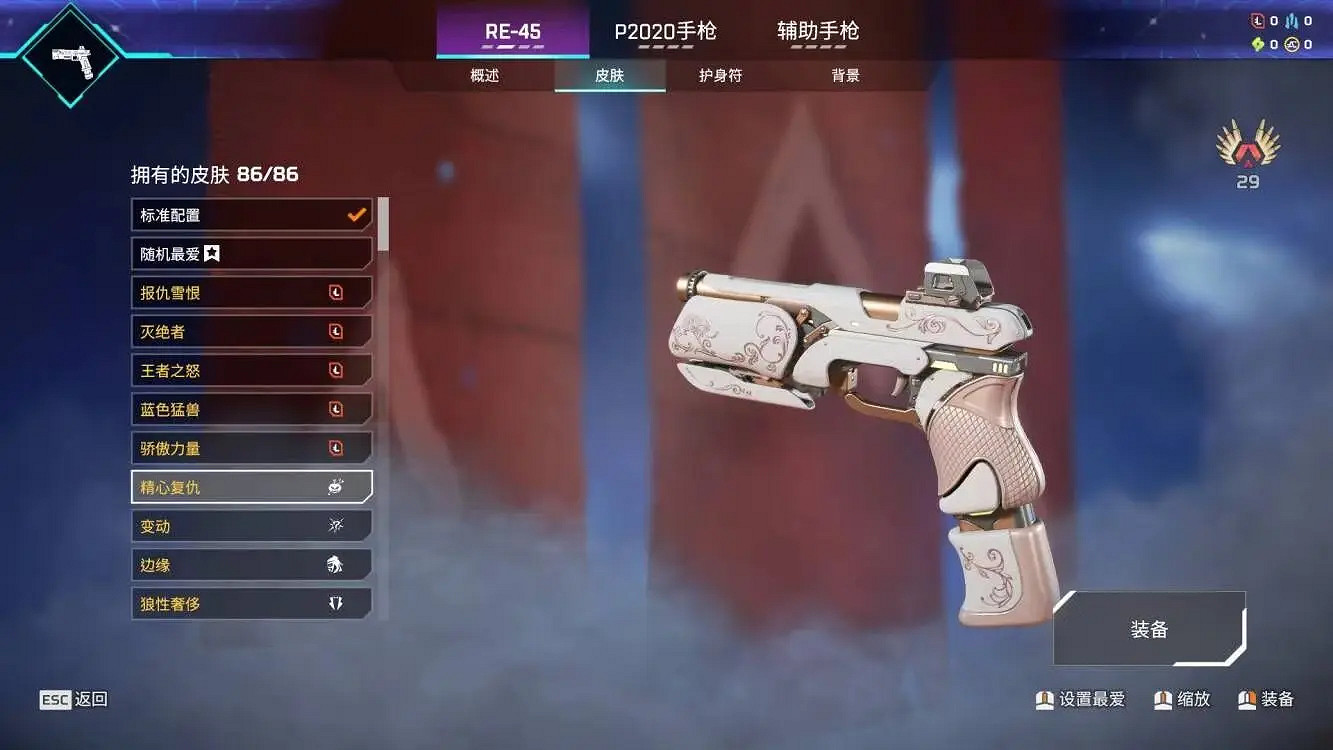Select the 蓝色猛兽 skin from the list
The width and height of the screenshot is (1333, 750).
point(250,409)
